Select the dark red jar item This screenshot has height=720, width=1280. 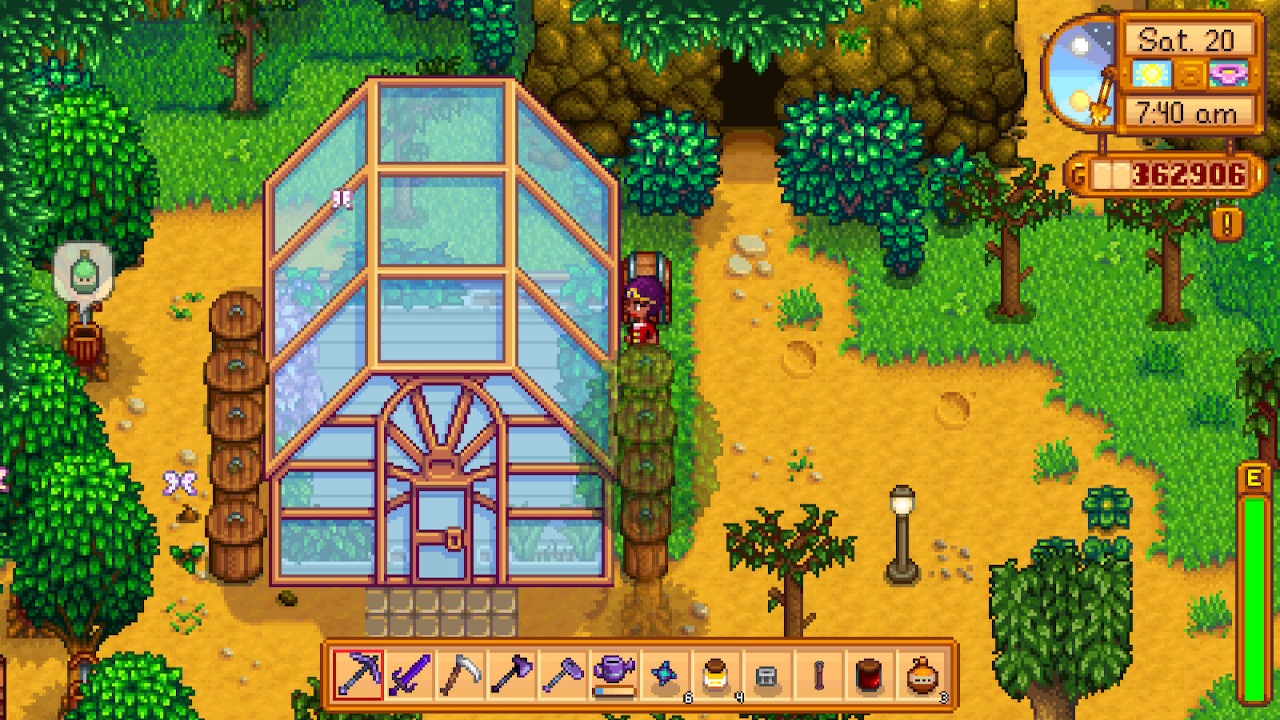click(x=870, y=675)
